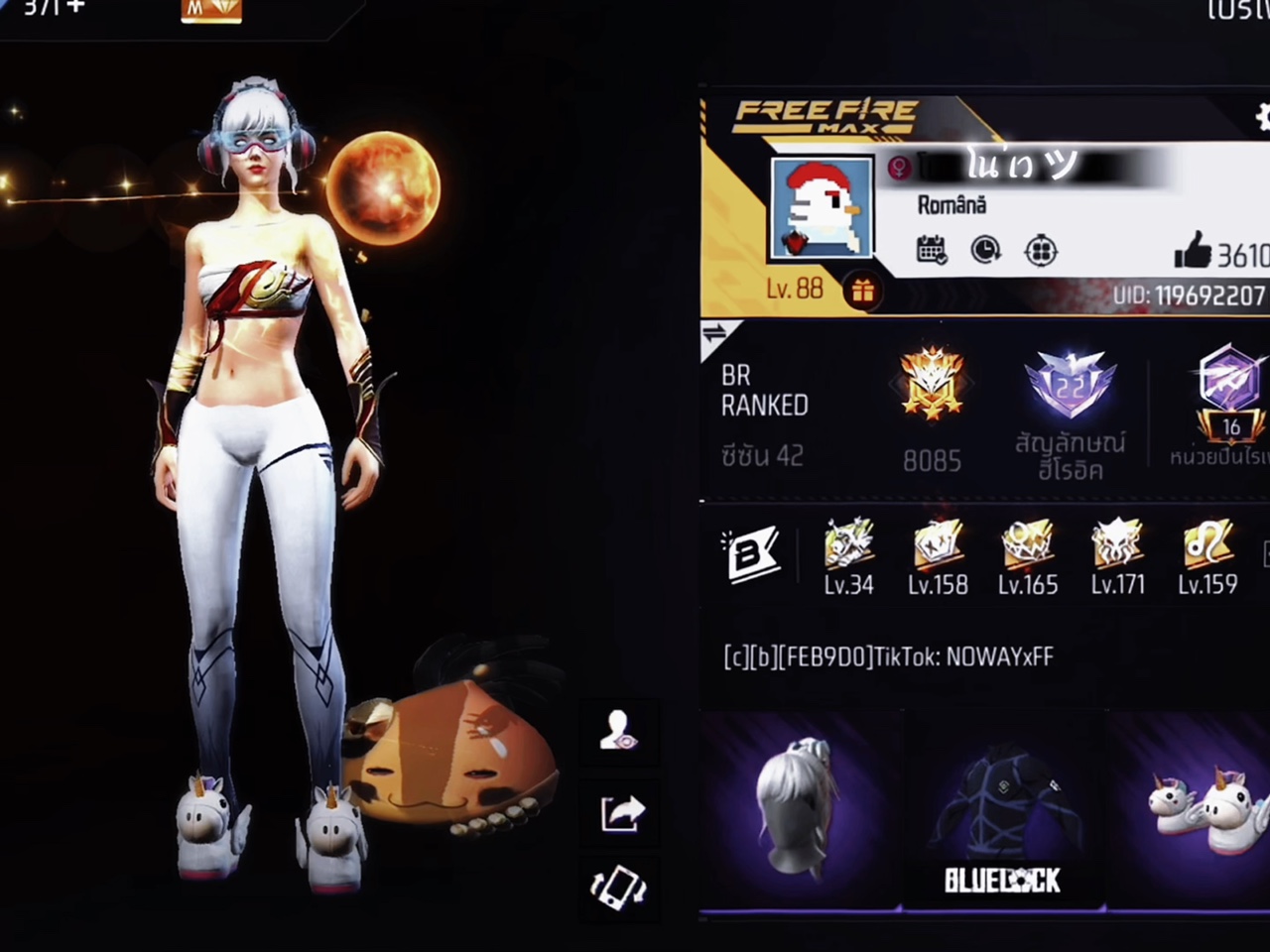The image size is (1270, 952).
Task: Open the settings icon at top right corner
Action: click(1262, 118)
